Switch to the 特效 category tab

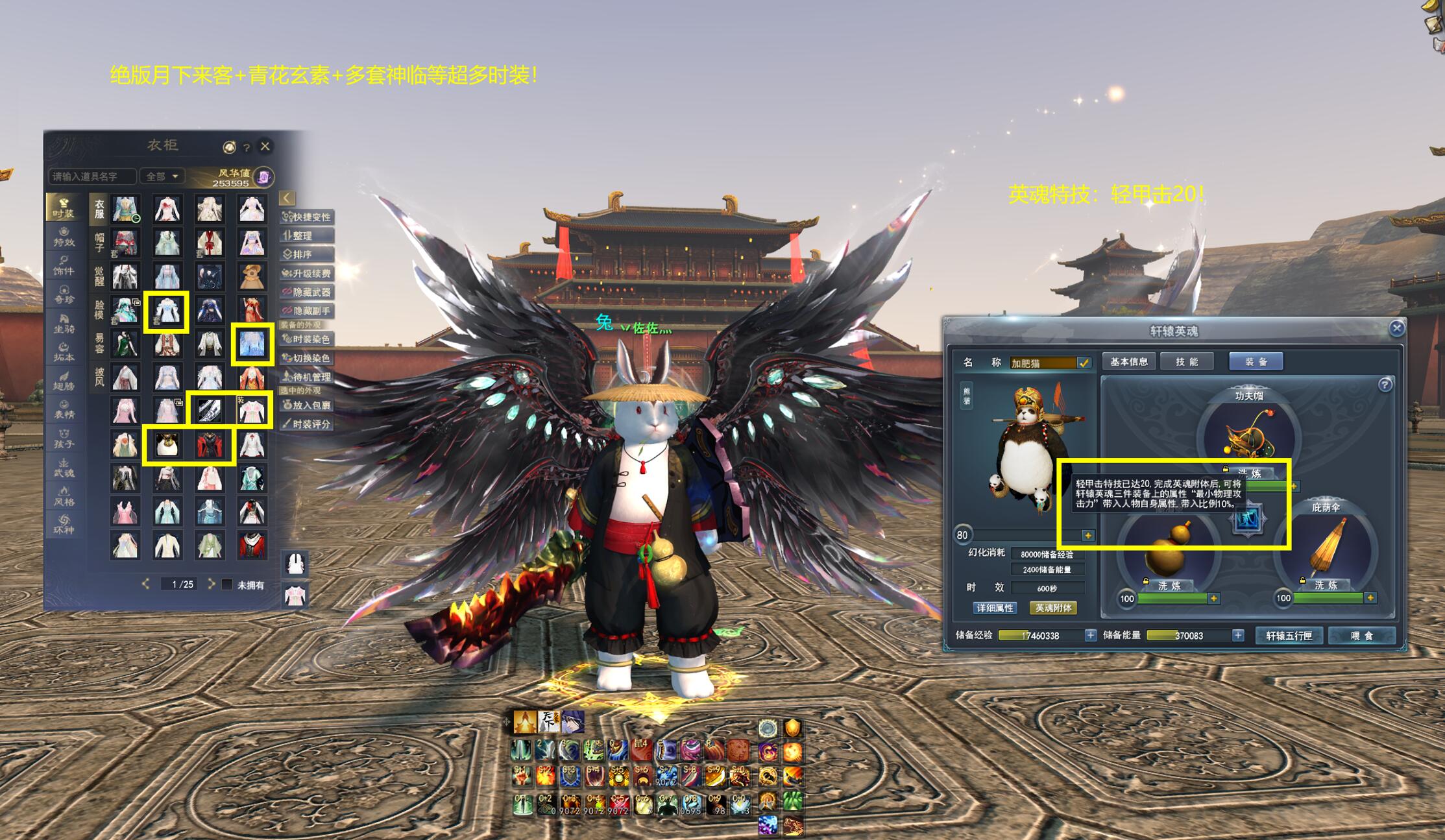[x=64, y=237]
